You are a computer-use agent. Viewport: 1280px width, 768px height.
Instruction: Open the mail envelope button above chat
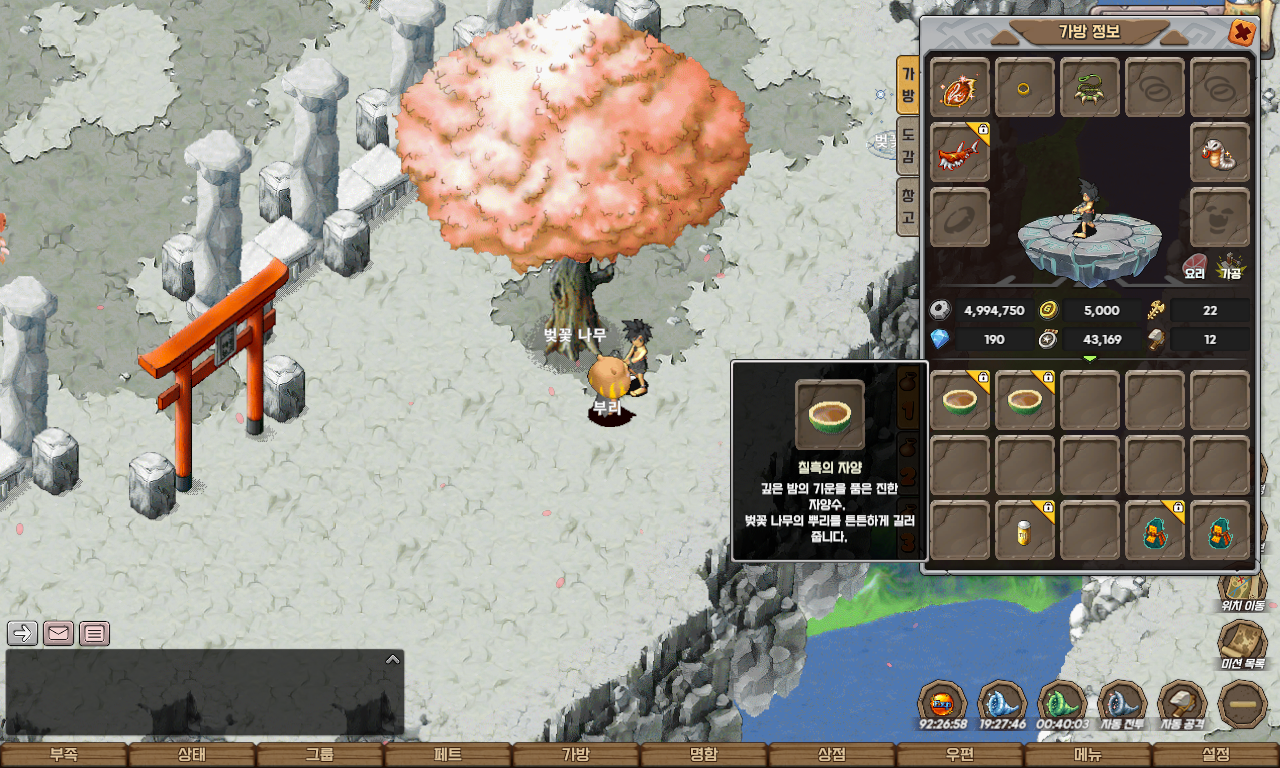click(x=59, y=633)
